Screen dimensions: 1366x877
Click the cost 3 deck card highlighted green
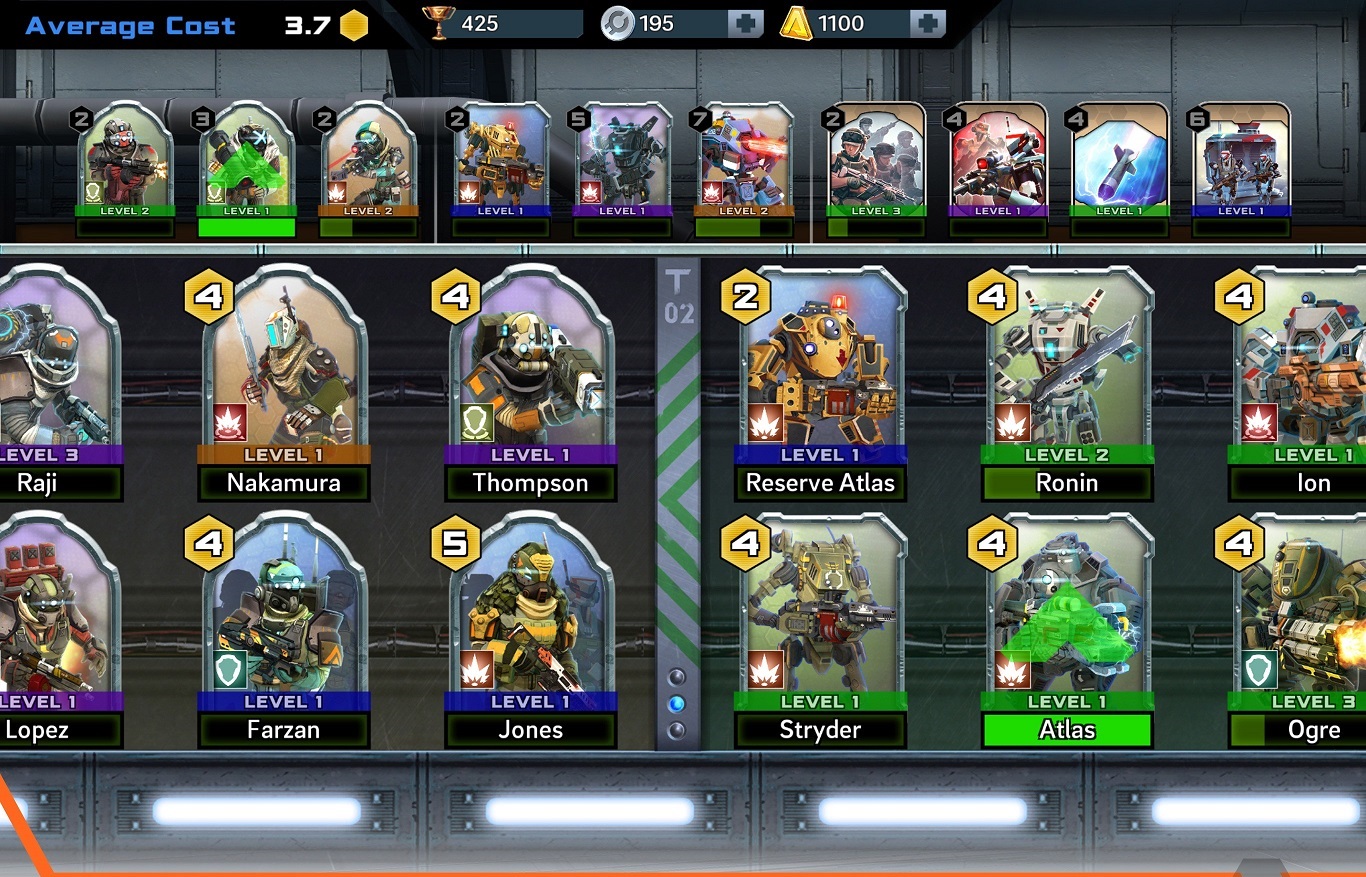(x=246, y=160)
